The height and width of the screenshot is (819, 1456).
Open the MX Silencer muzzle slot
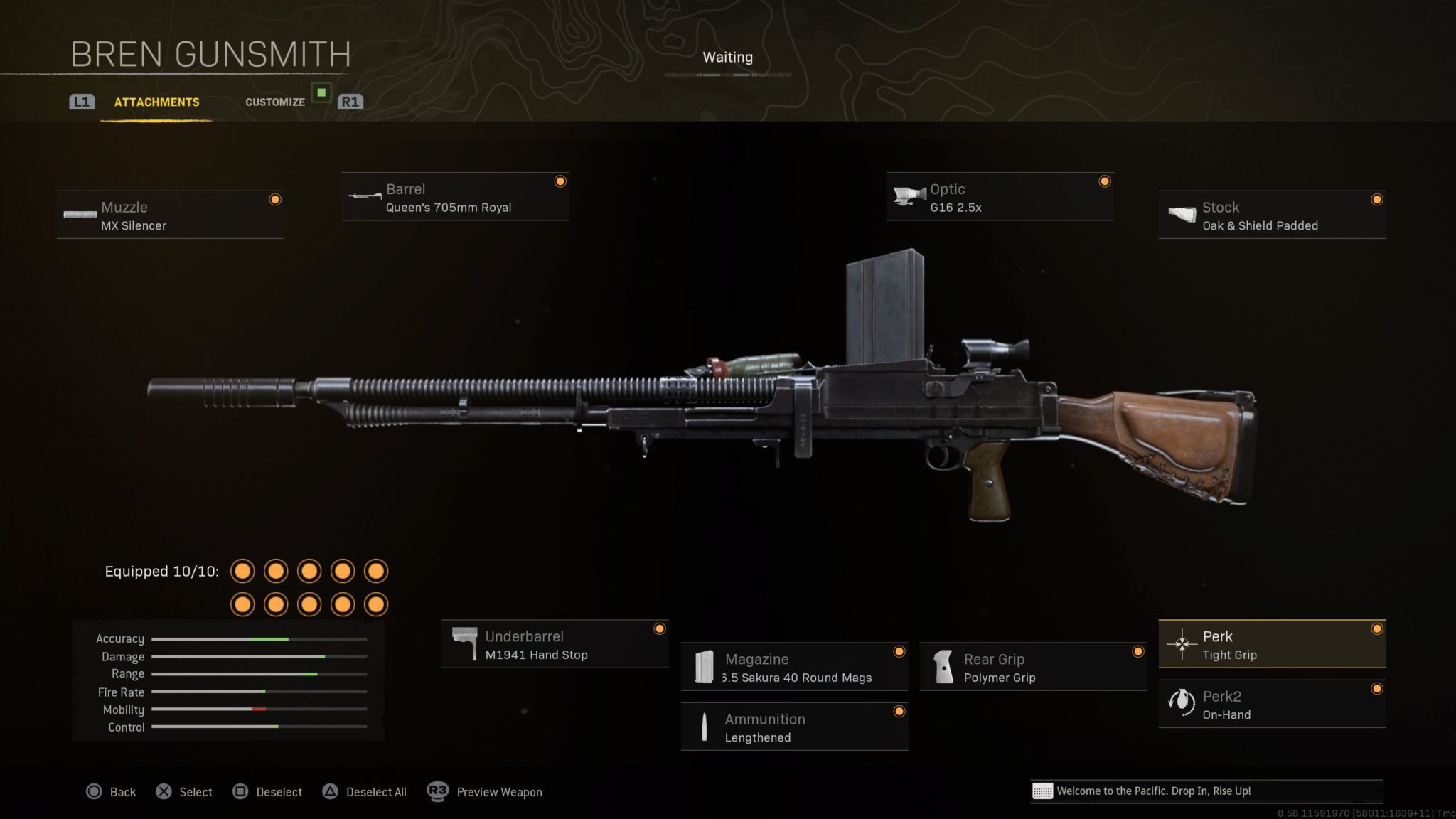click(170, 213)
